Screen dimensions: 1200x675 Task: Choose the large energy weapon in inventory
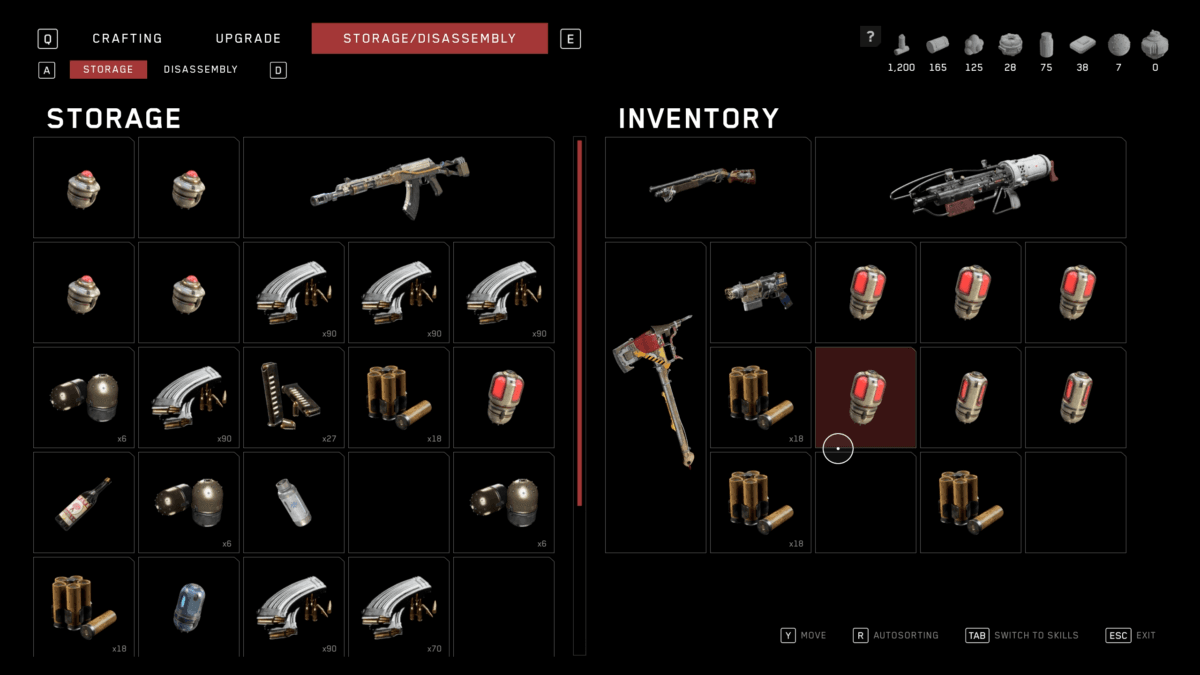coord(970,187)
